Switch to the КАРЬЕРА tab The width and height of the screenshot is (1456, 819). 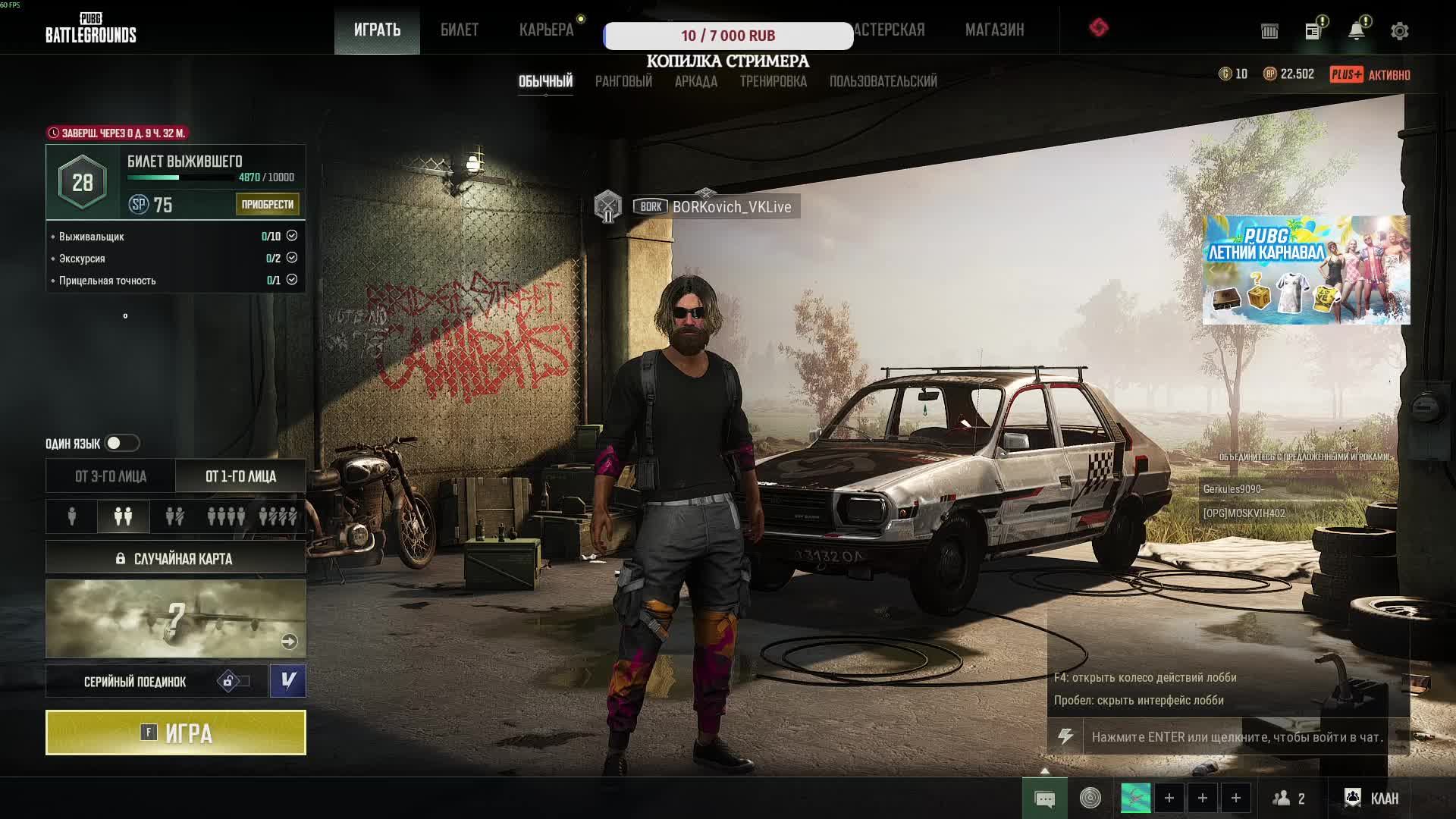(546, 30)
